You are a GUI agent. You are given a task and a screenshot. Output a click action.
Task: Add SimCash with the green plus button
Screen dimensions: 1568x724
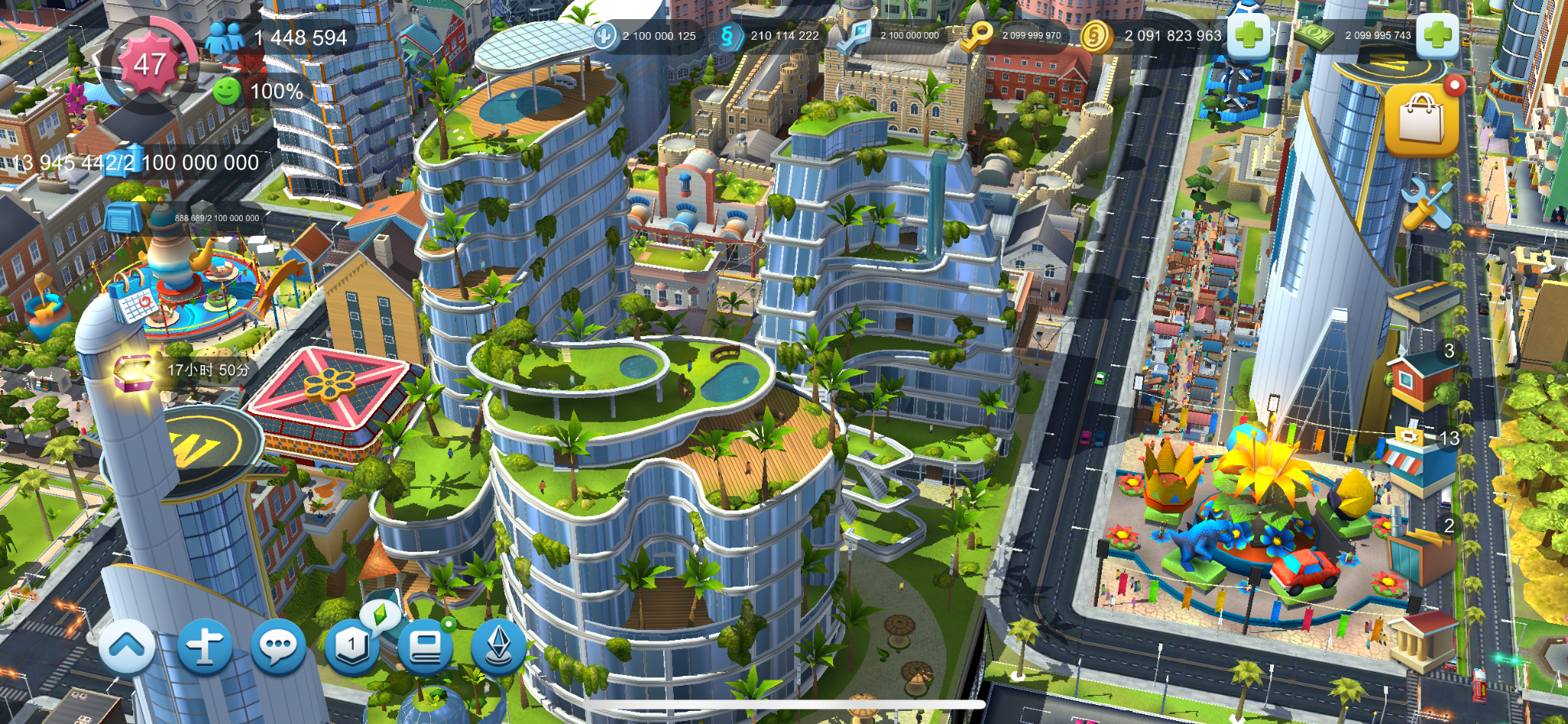pos(1437,35)
